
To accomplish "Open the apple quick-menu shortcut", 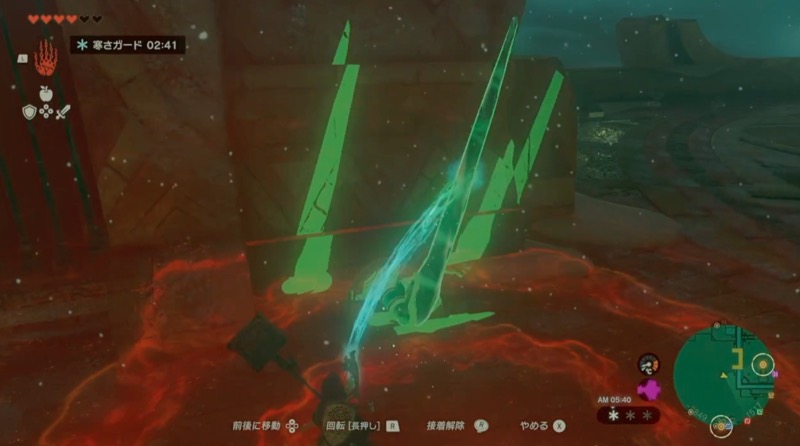I will tap(45, 93).
